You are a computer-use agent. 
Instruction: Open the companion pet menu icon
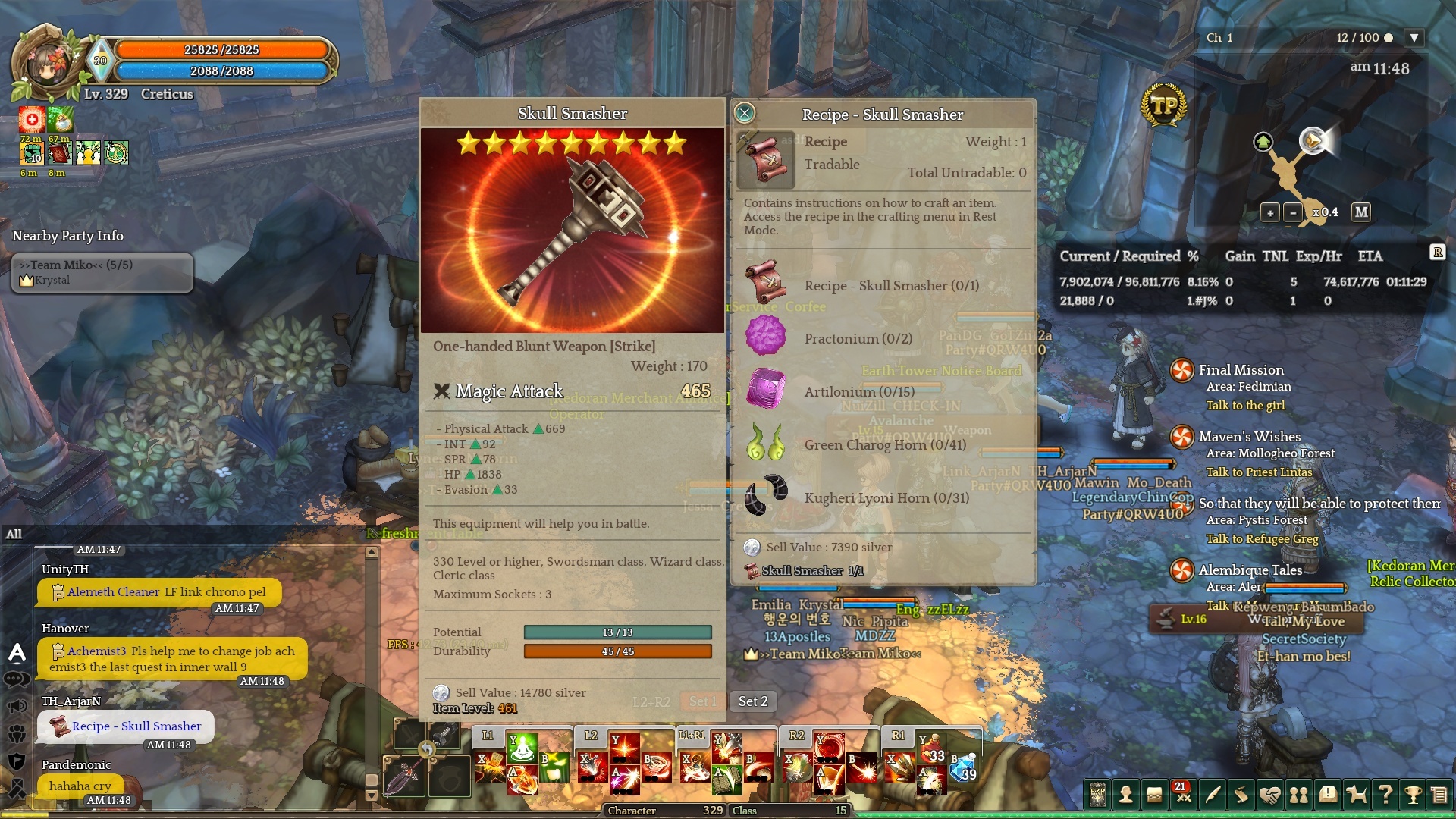(1356, 795)
